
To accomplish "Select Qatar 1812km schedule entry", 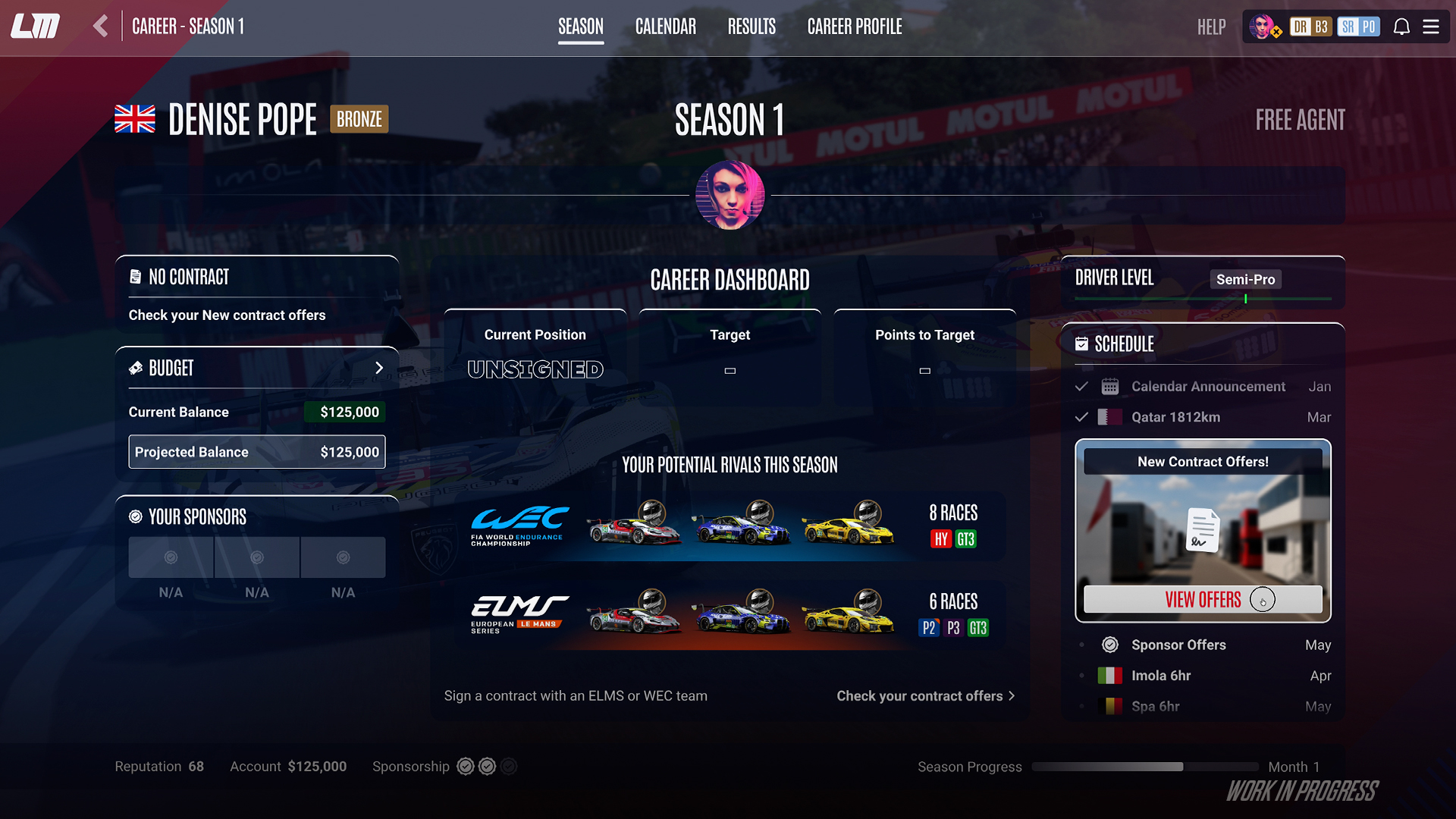I will coord(1175,417).
